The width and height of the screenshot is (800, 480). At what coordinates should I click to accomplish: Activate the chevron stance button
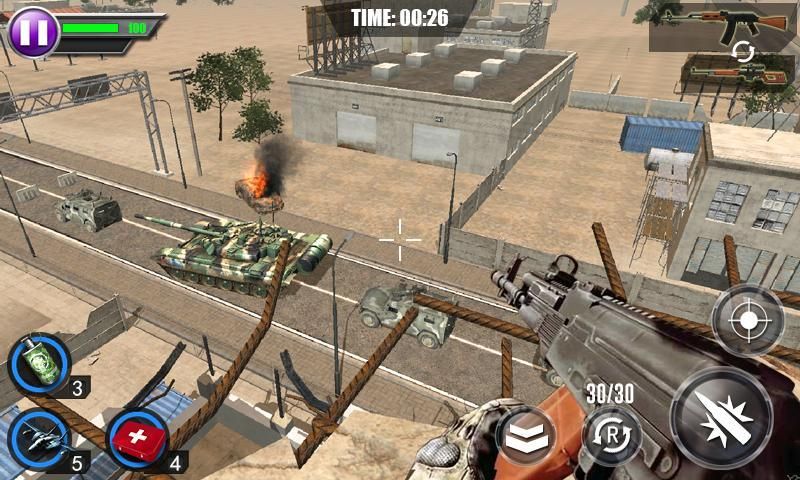point(526,435)
